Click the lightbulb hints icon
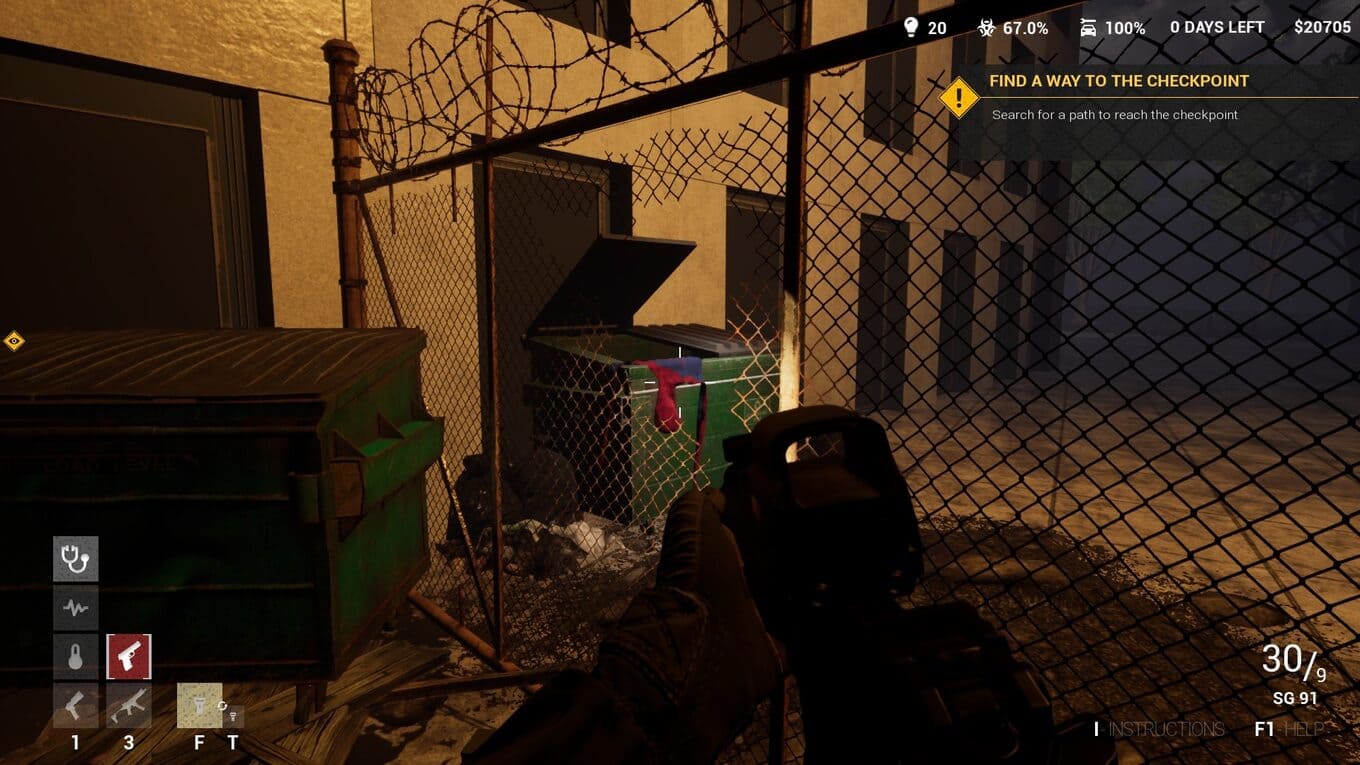The image size is (1360, 765). [911, 27]
